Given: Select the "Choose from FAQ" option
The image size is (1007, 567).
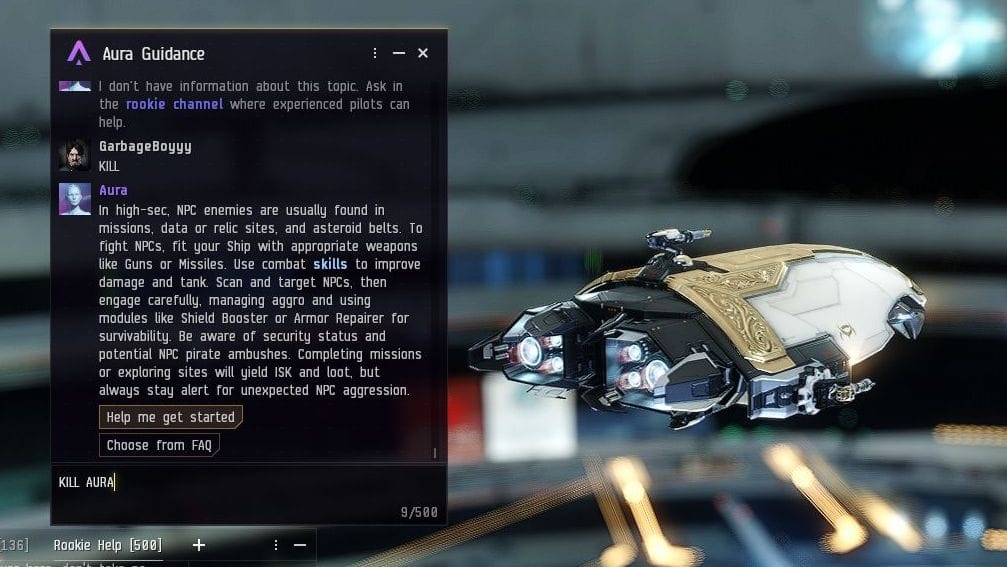Looking at the screenshot, I should (159, 445).
